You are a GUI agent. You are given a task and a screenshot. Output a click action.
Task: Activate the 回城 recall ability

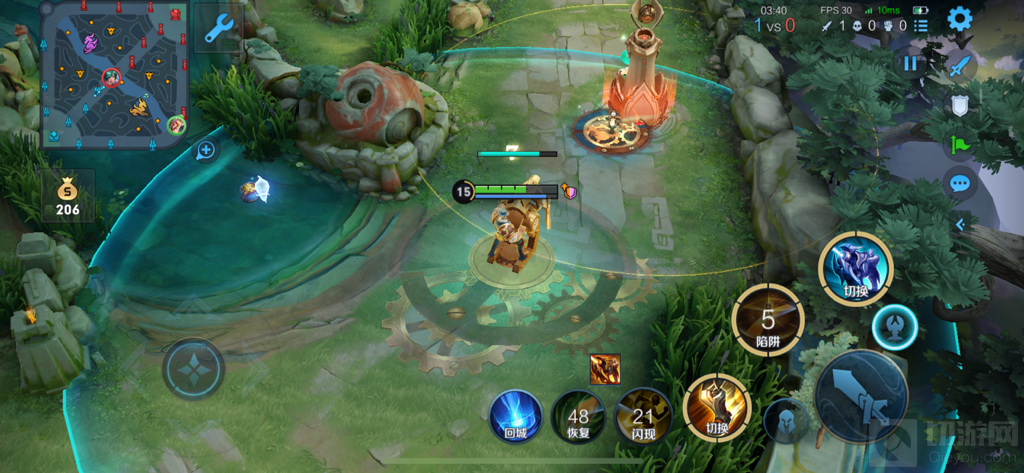515,416
